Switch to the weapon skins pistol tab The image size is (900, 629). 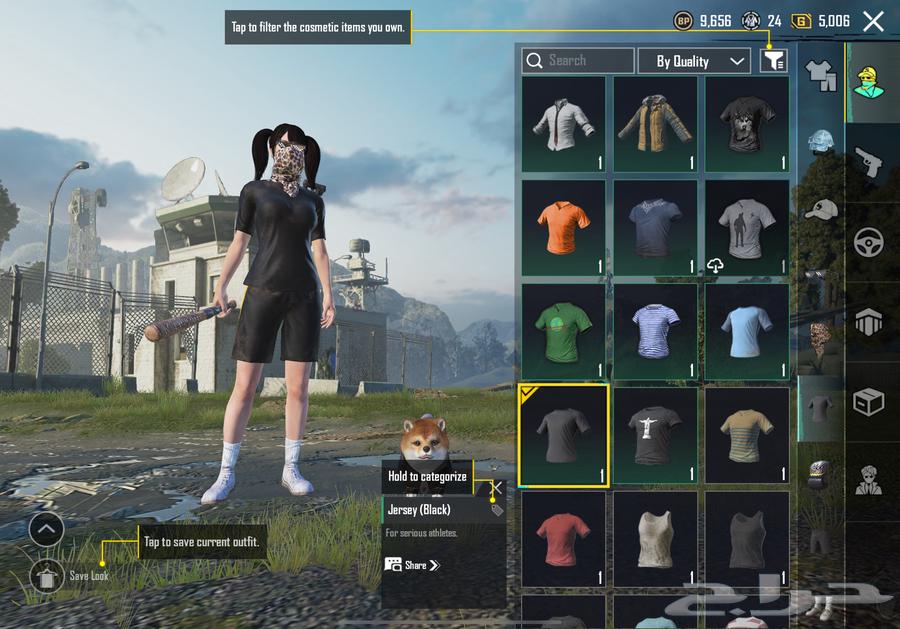[867, 161]
